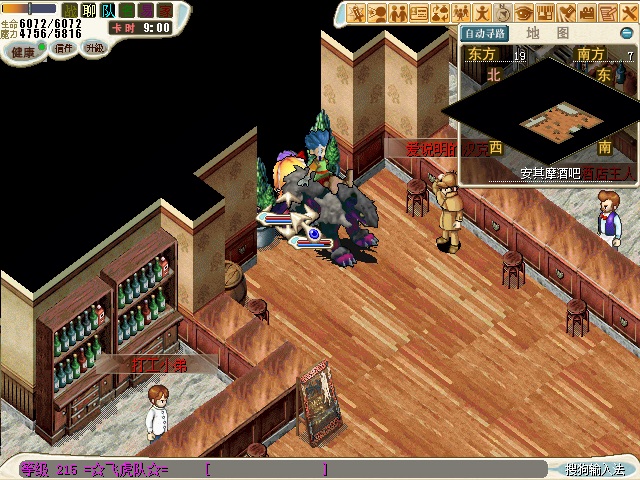Open the 信件 mail button
This screenshot has height=480, width=640.
(x=63, y=48)
